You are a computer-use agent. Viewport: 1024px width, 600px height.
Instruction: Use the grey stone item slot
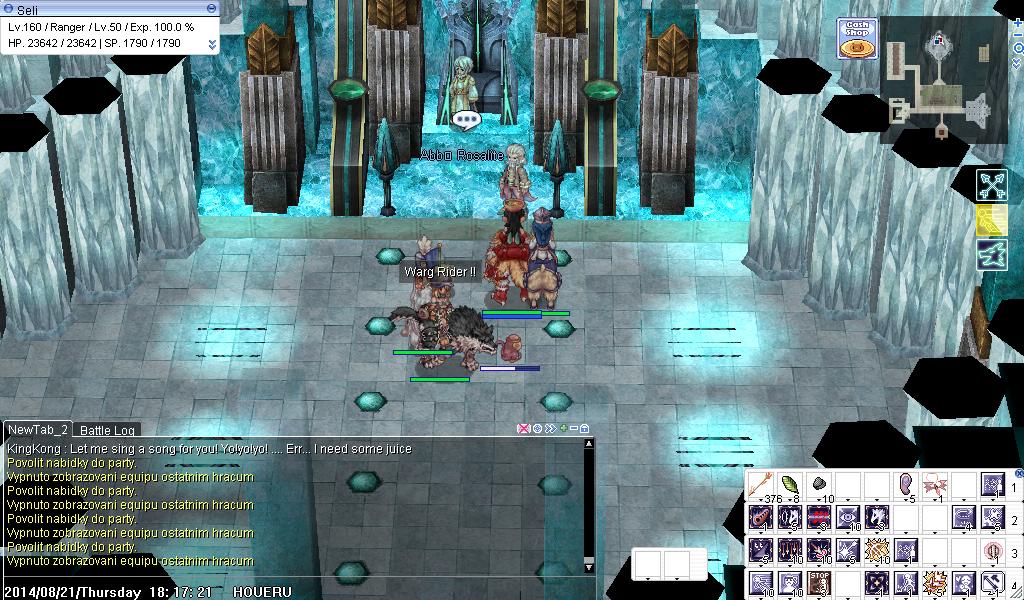tap(819, 485)
